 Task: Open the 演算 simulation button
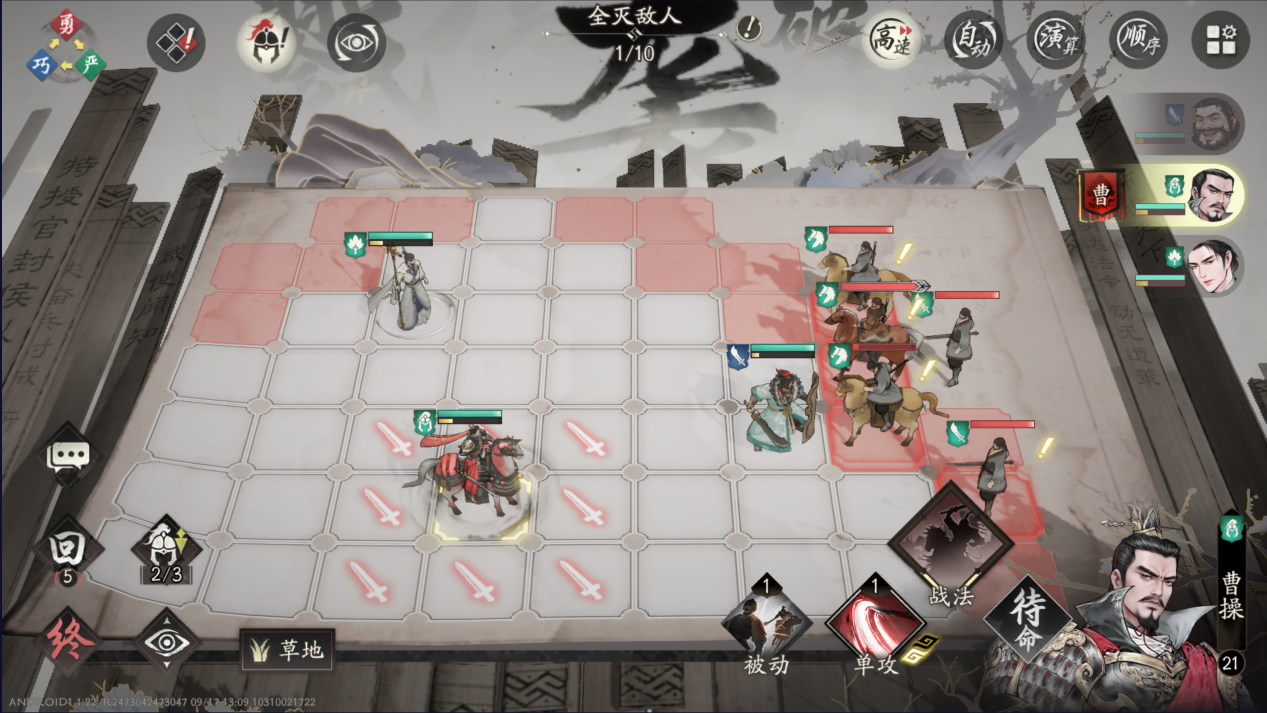[x=1056, y=42]
